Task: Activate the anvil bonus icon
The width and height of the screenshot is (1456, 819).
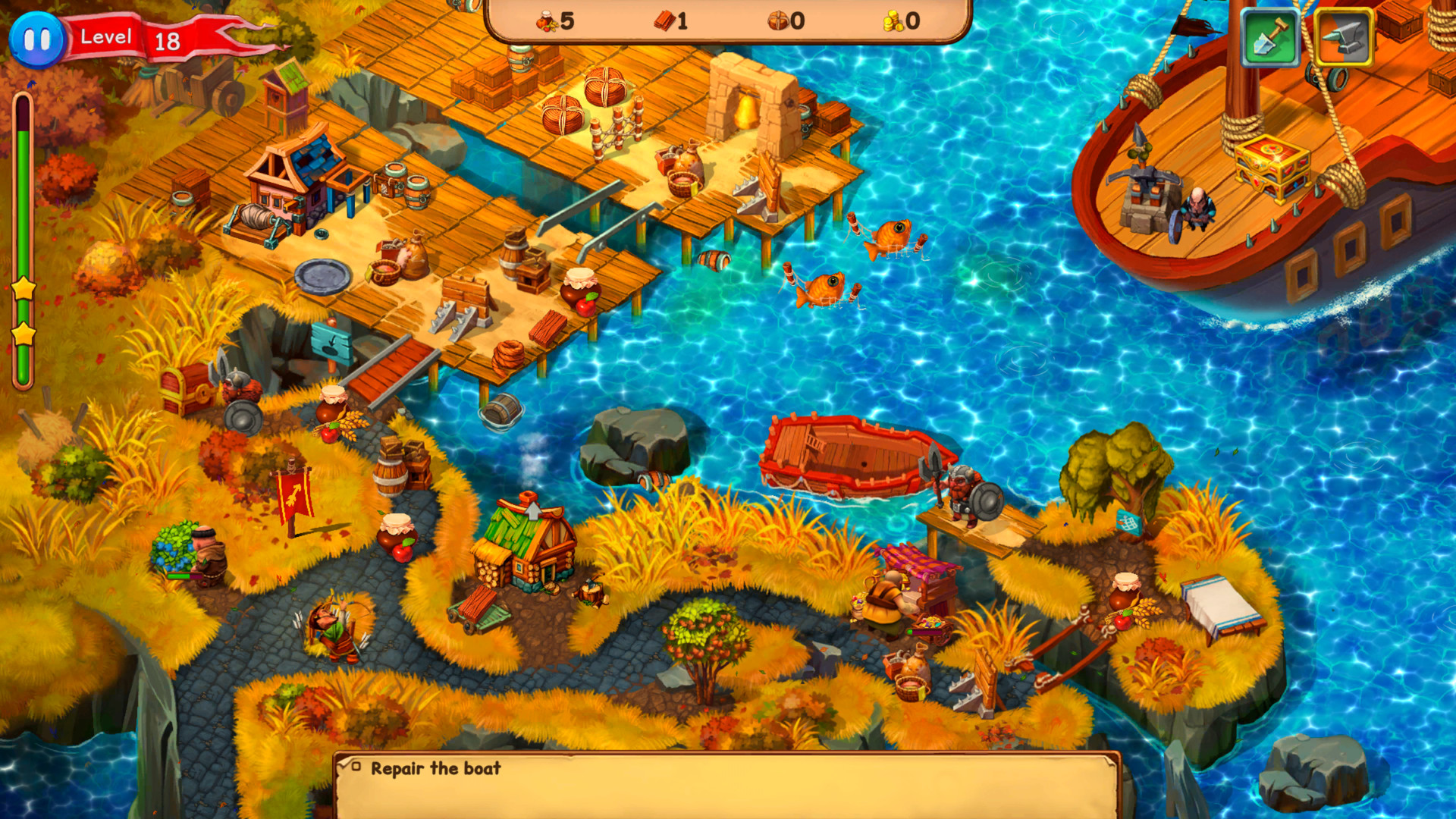Action: pyautogui.click(x=1342, y=34)
